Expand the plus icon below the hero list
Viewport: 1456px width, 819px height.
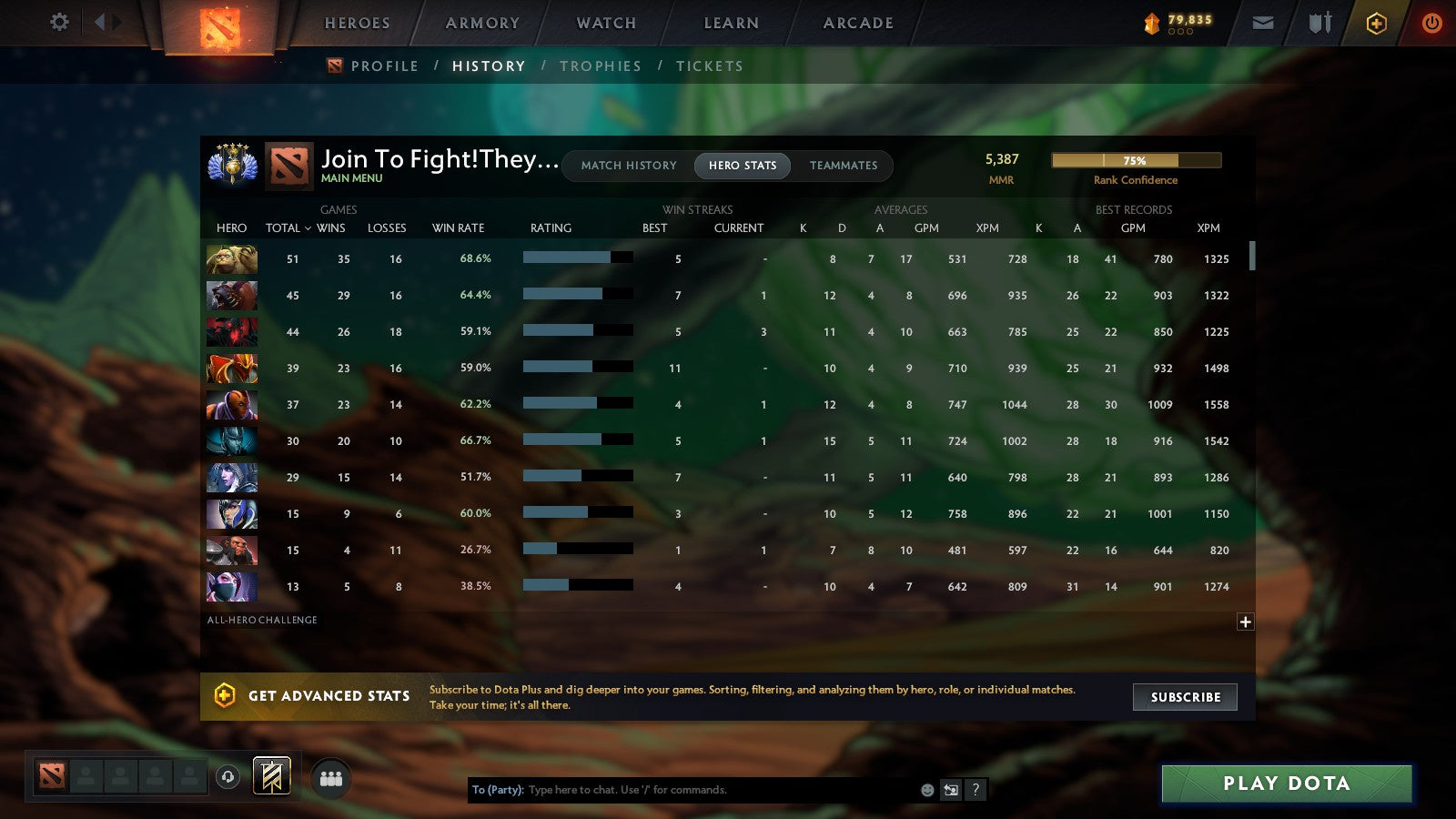pyautogui.click(x=1244, y=621)
